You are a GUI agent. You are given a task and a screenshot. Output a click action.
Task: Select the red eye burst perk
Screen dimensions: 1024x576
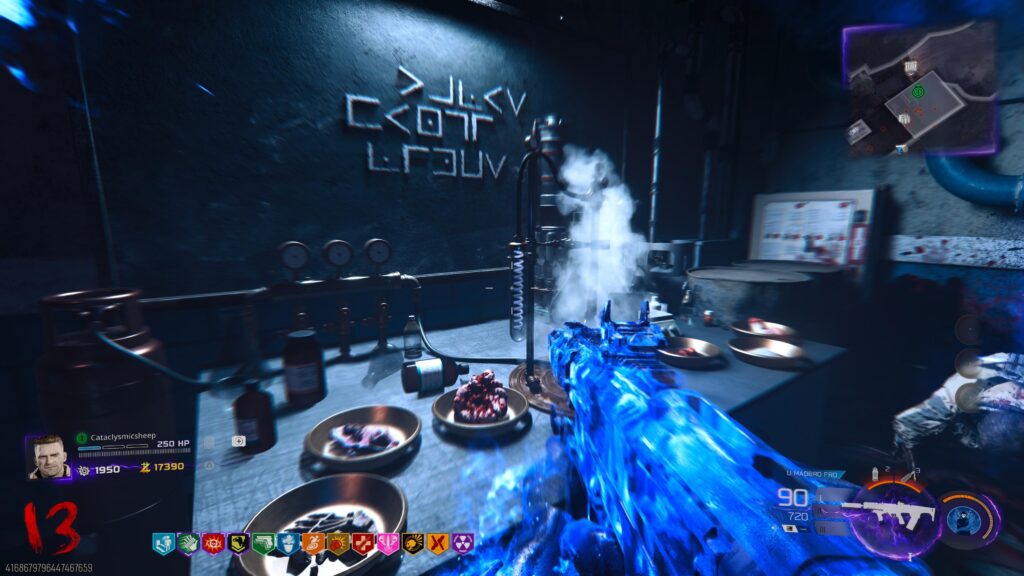click(x=212, y=543)
